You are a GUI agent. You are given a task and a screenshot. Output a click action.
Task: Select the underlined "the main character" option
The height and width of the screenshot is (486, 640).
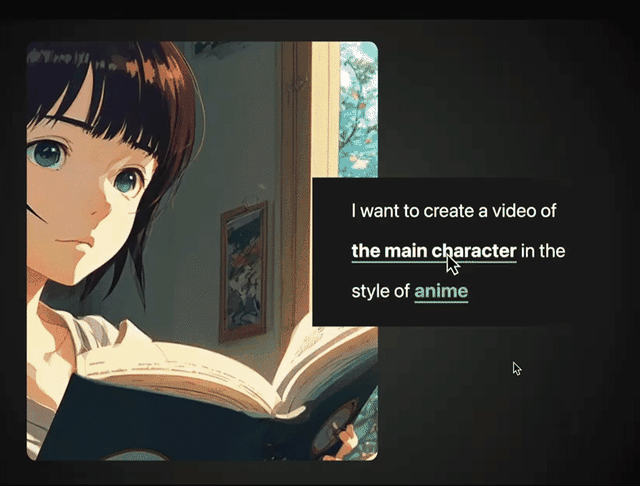point(433,251)
